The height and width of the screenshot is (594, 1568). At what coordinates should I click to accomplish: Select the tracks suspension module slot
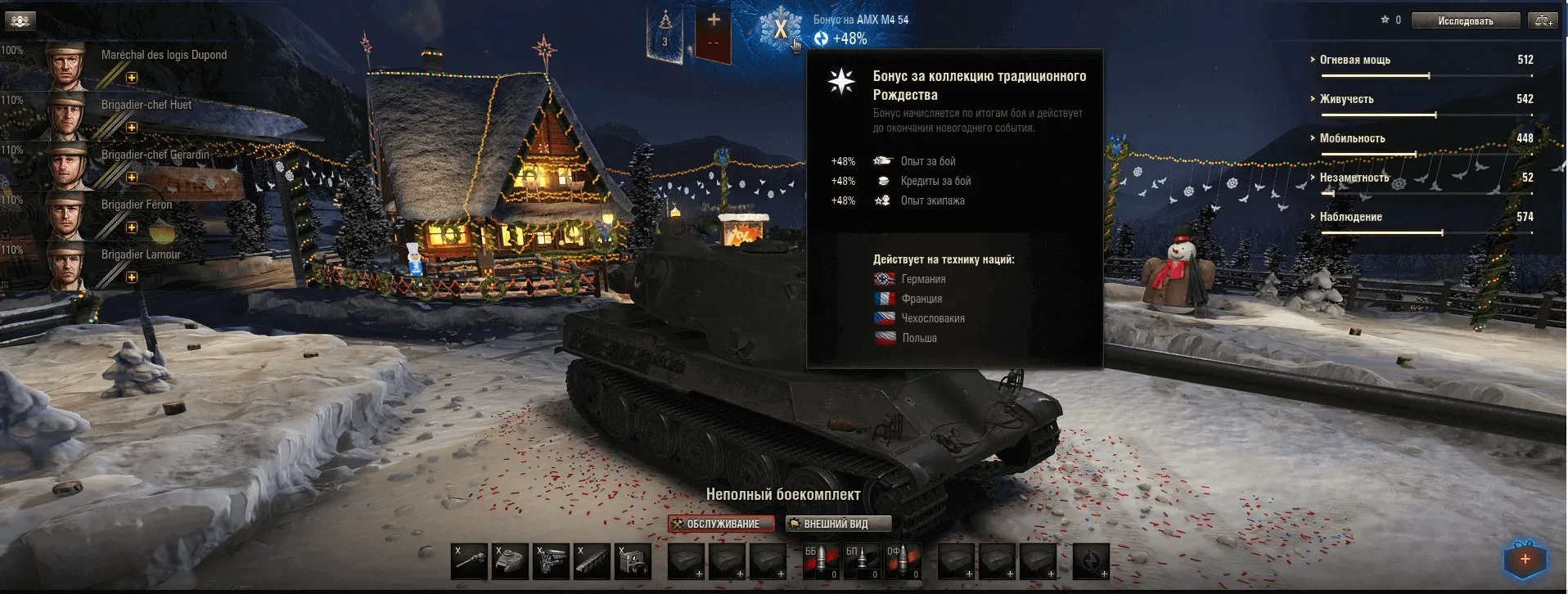(x=592, y=561)
